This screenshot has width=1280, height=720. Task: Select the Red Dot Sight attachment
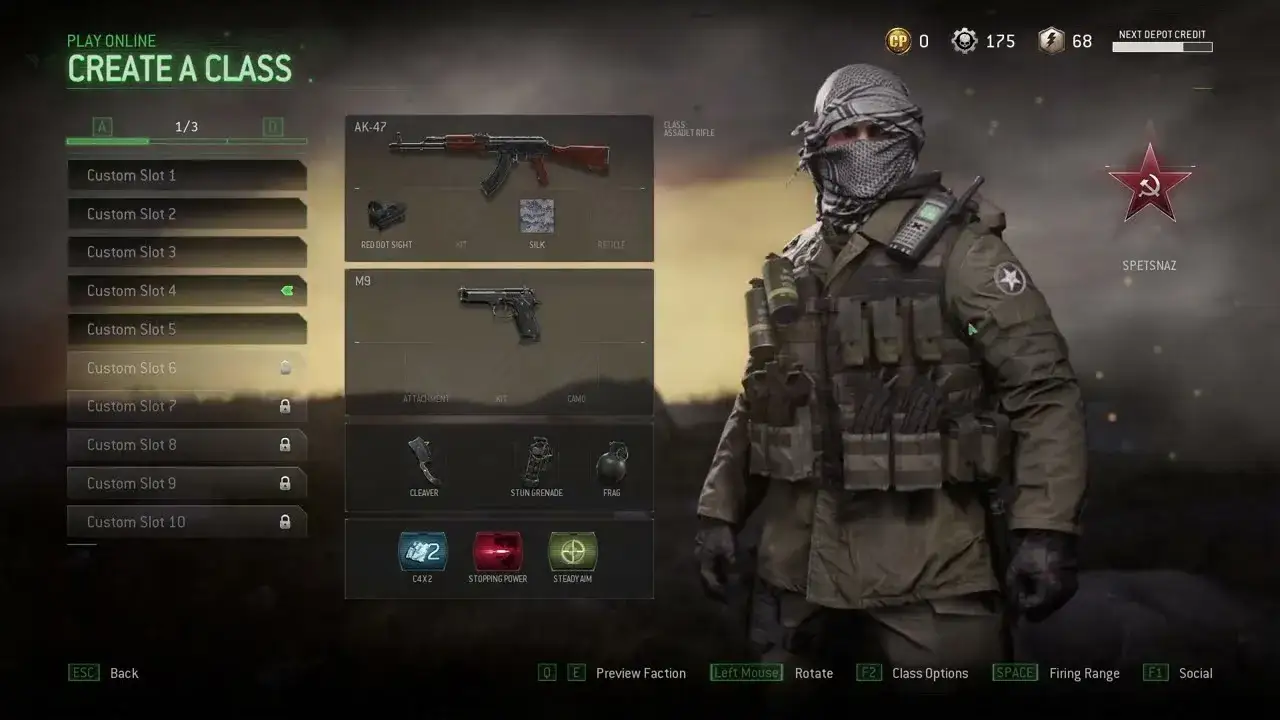point(387,218)
